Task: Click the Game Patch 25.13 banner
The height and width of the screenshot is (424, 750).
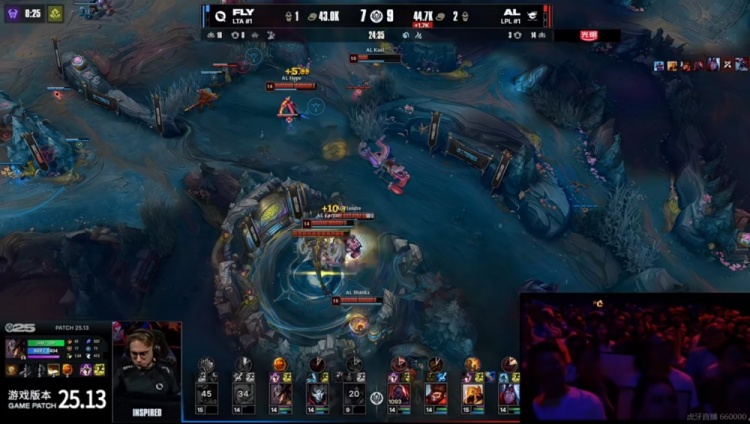Action: [x=56, y=399]
